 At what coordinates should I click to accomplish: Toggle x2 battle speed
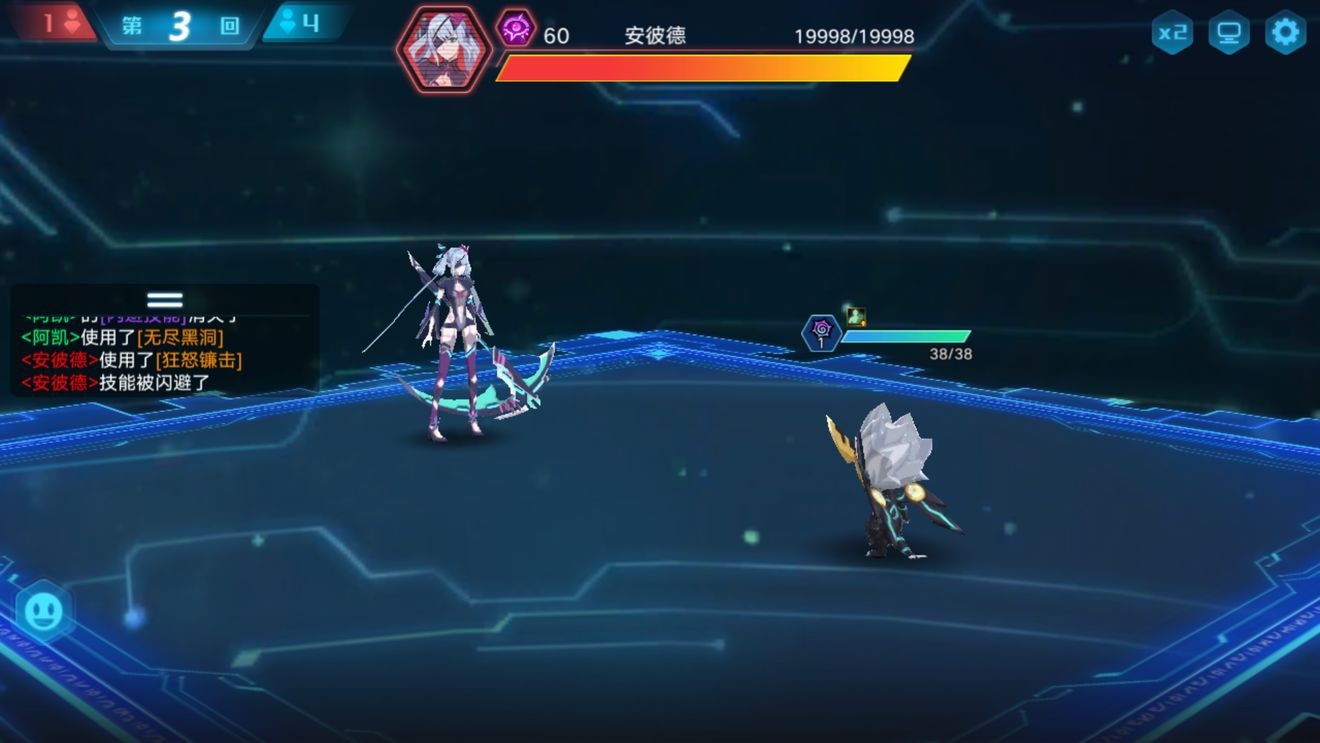1172,32
